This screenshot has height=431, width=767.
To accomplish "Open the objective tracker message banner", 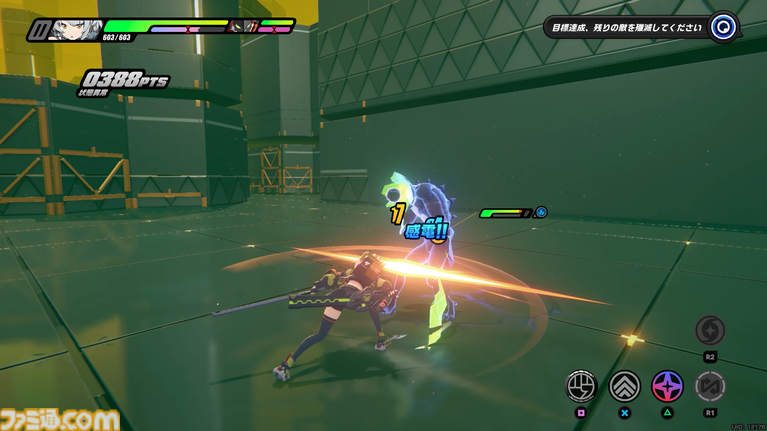I will click(x=626, y=28).
